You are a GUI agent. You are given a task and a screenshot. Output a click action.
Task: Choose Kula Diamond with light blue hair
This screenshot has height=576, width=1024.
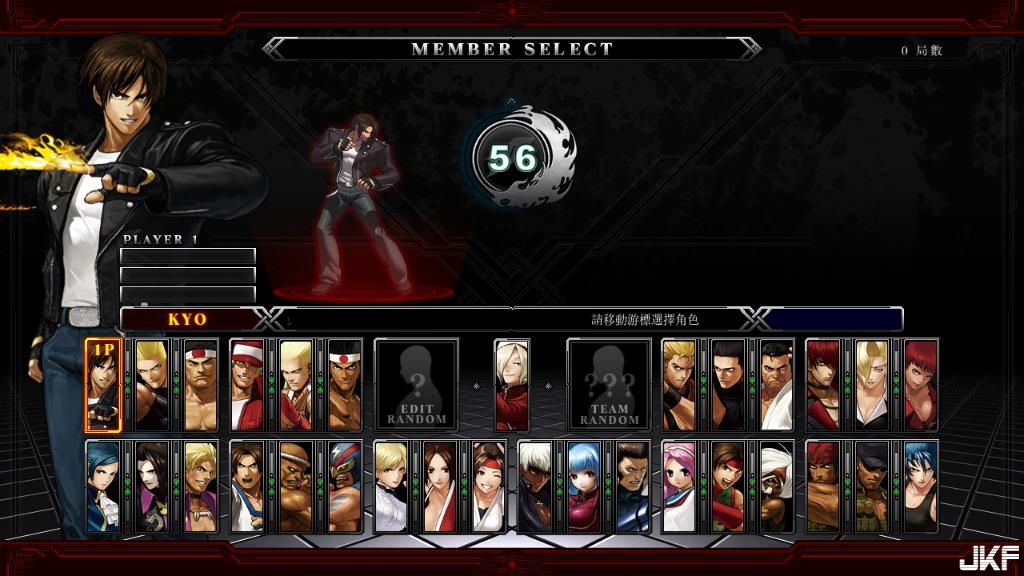click(583, 487)
